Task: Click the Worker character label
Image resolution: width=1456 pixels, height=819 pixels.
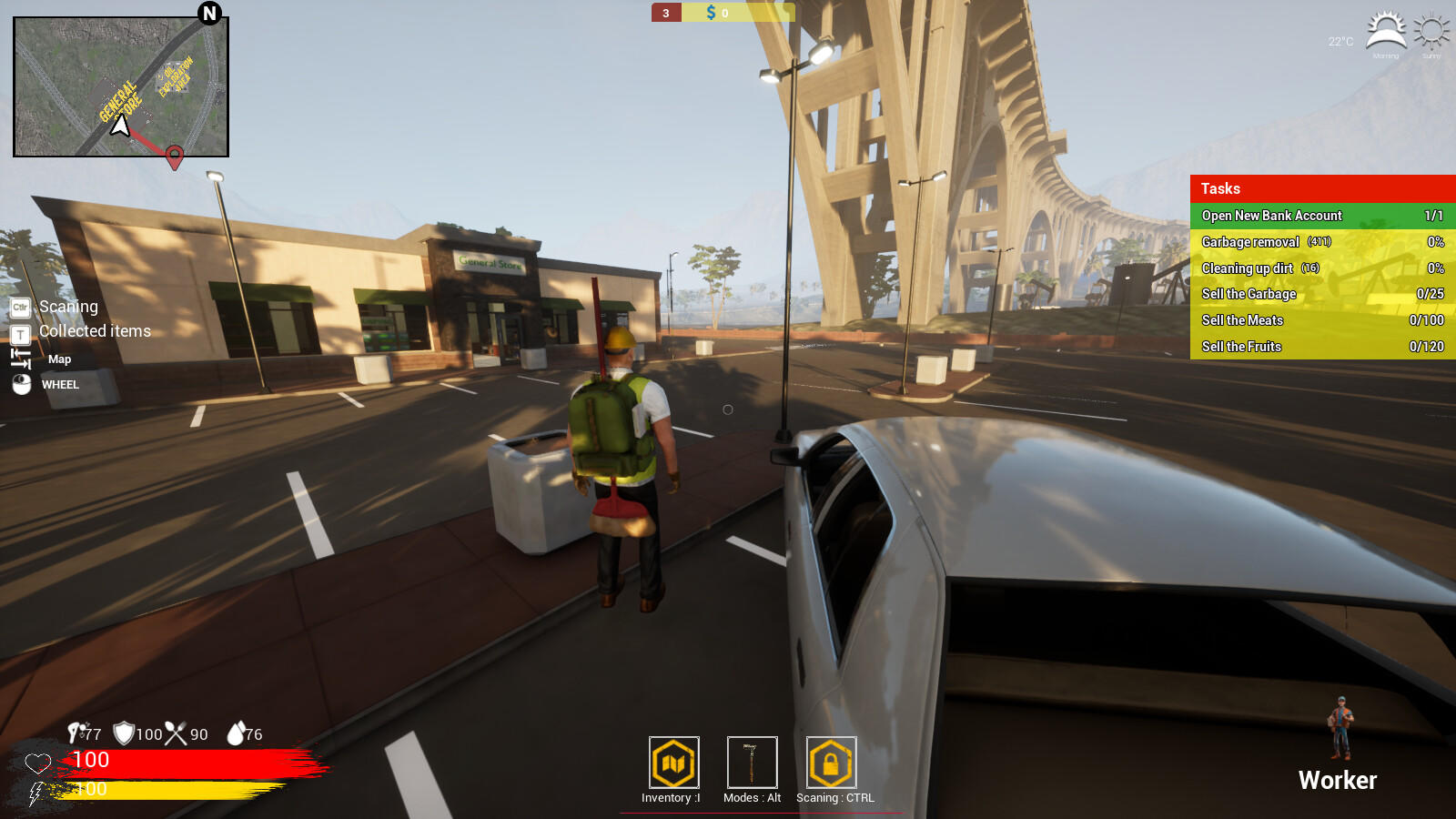Action: point(1338,781)
